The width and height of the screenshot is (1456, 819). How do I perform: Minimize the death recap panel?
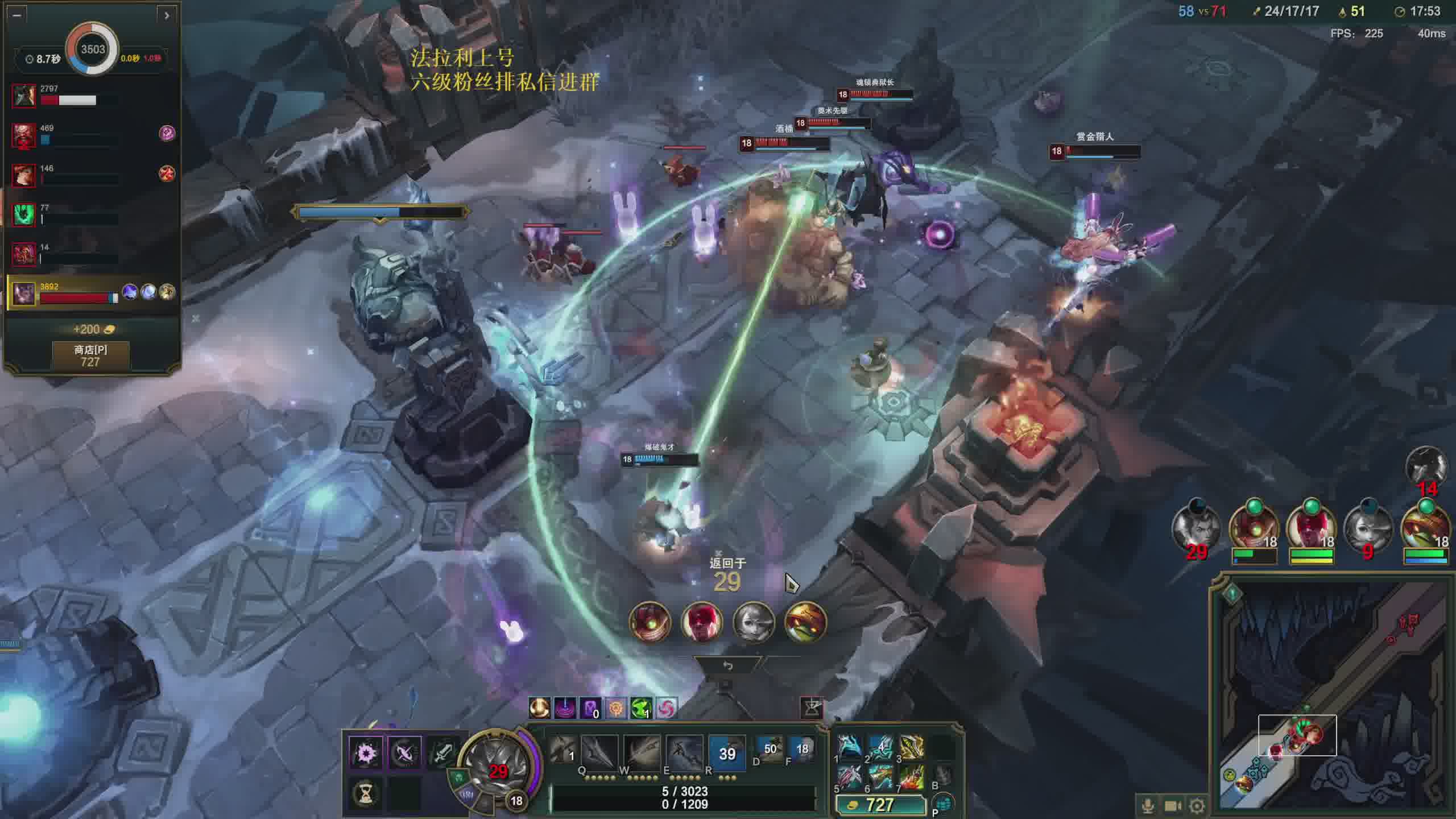pos(16,15)
